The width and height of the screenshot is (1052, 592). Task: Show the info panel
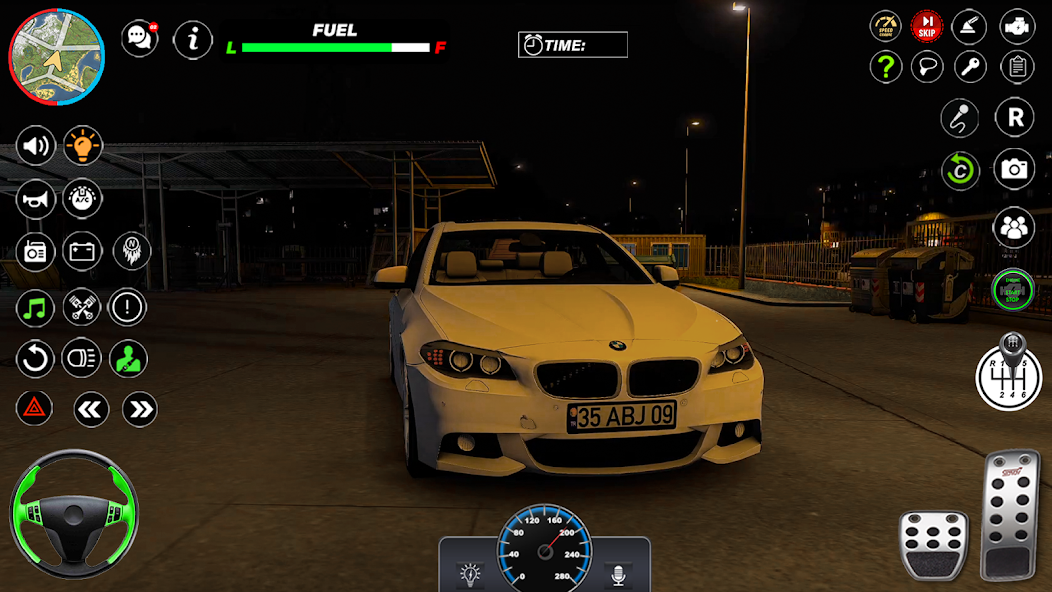point(193,40)
